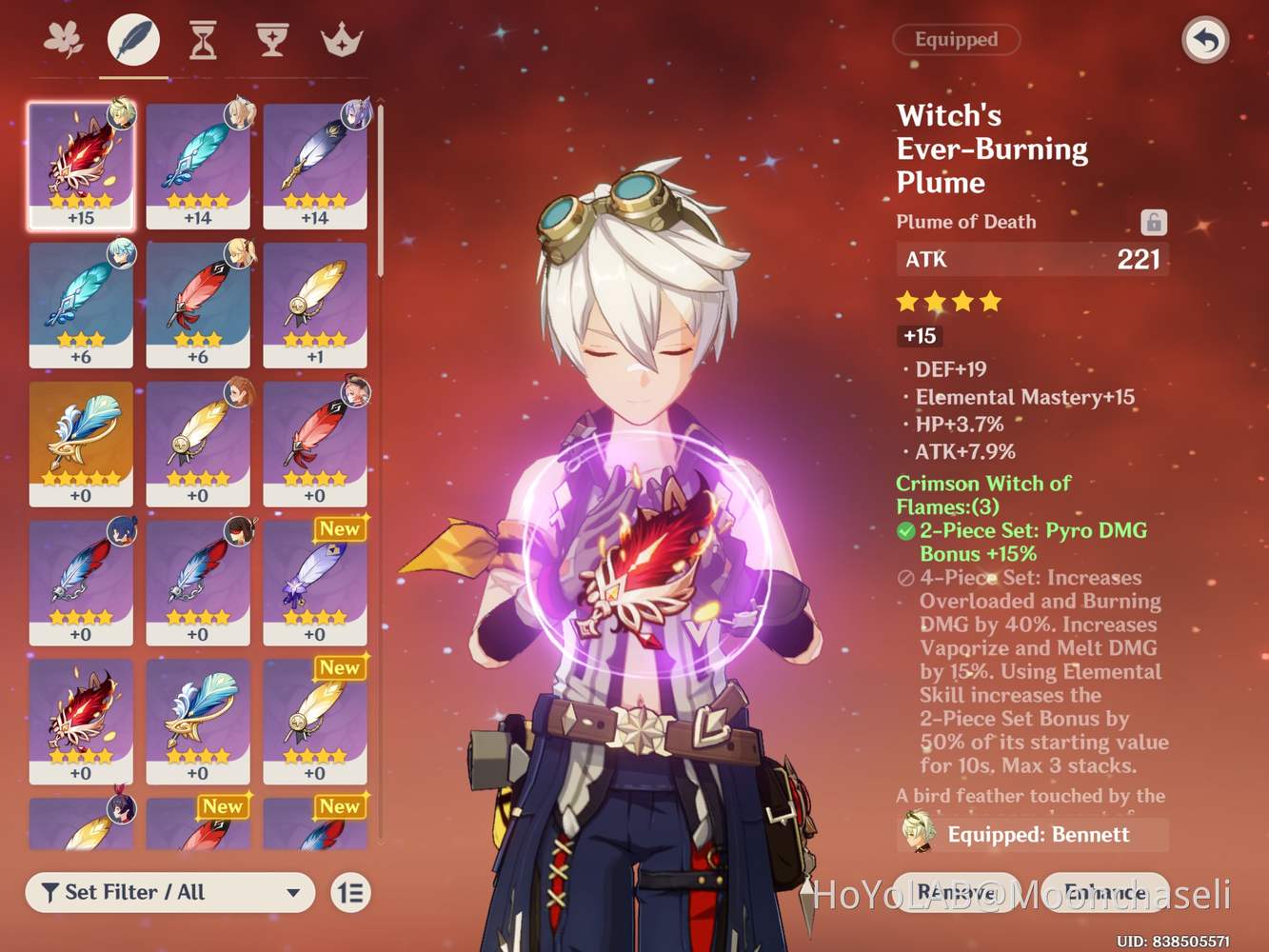The width and height of the screenshot is (1269, 952).
Task: Click Bennett's character portrait icon
Action: pyautogui.click(x=917, y=834)
